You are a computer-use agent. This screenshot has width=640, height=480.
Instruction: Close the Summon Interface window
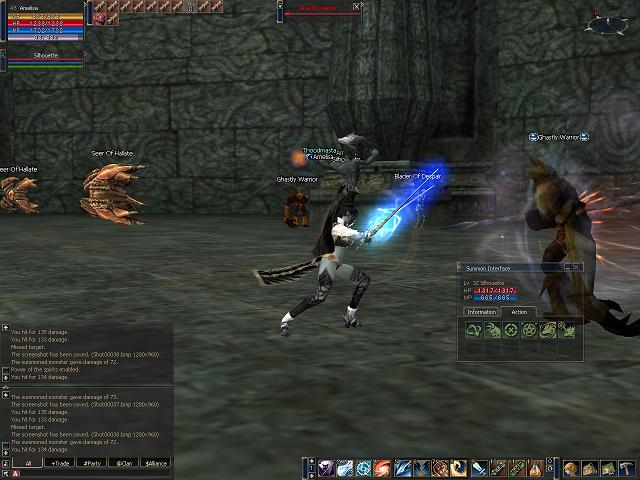pos(576,268)
